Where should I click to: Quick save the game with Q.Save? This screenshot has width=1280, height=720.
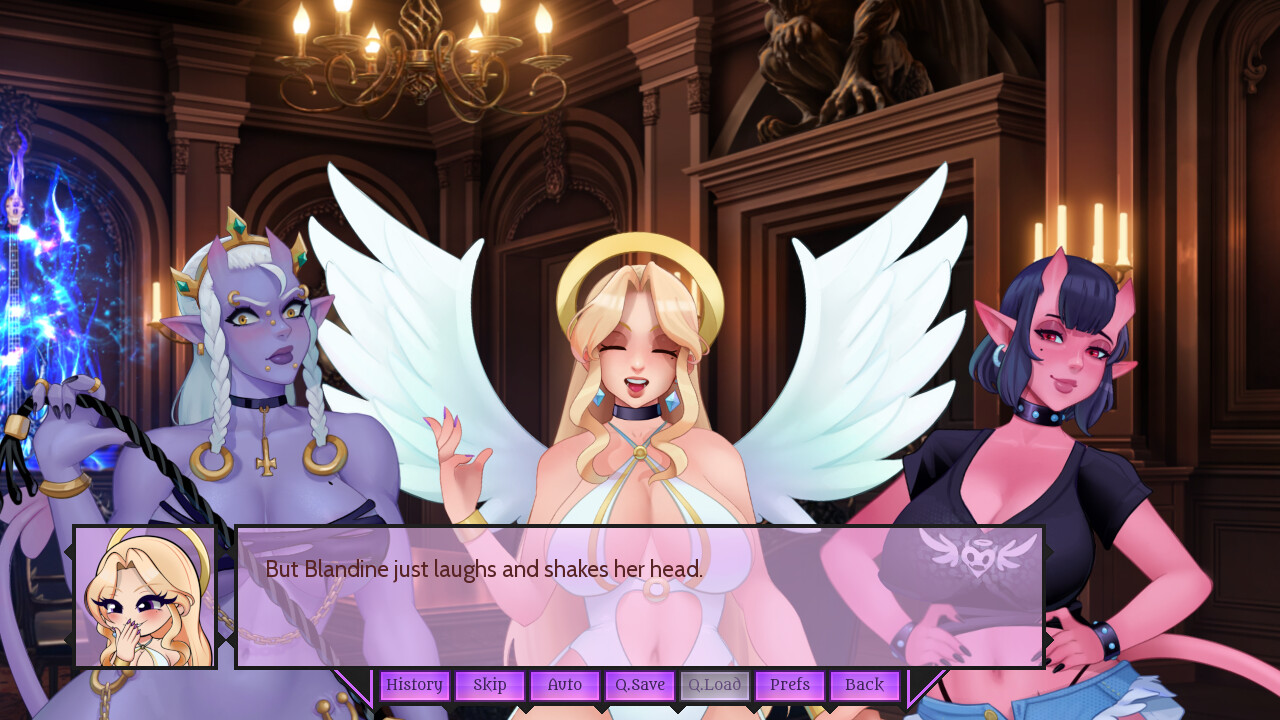639,685
